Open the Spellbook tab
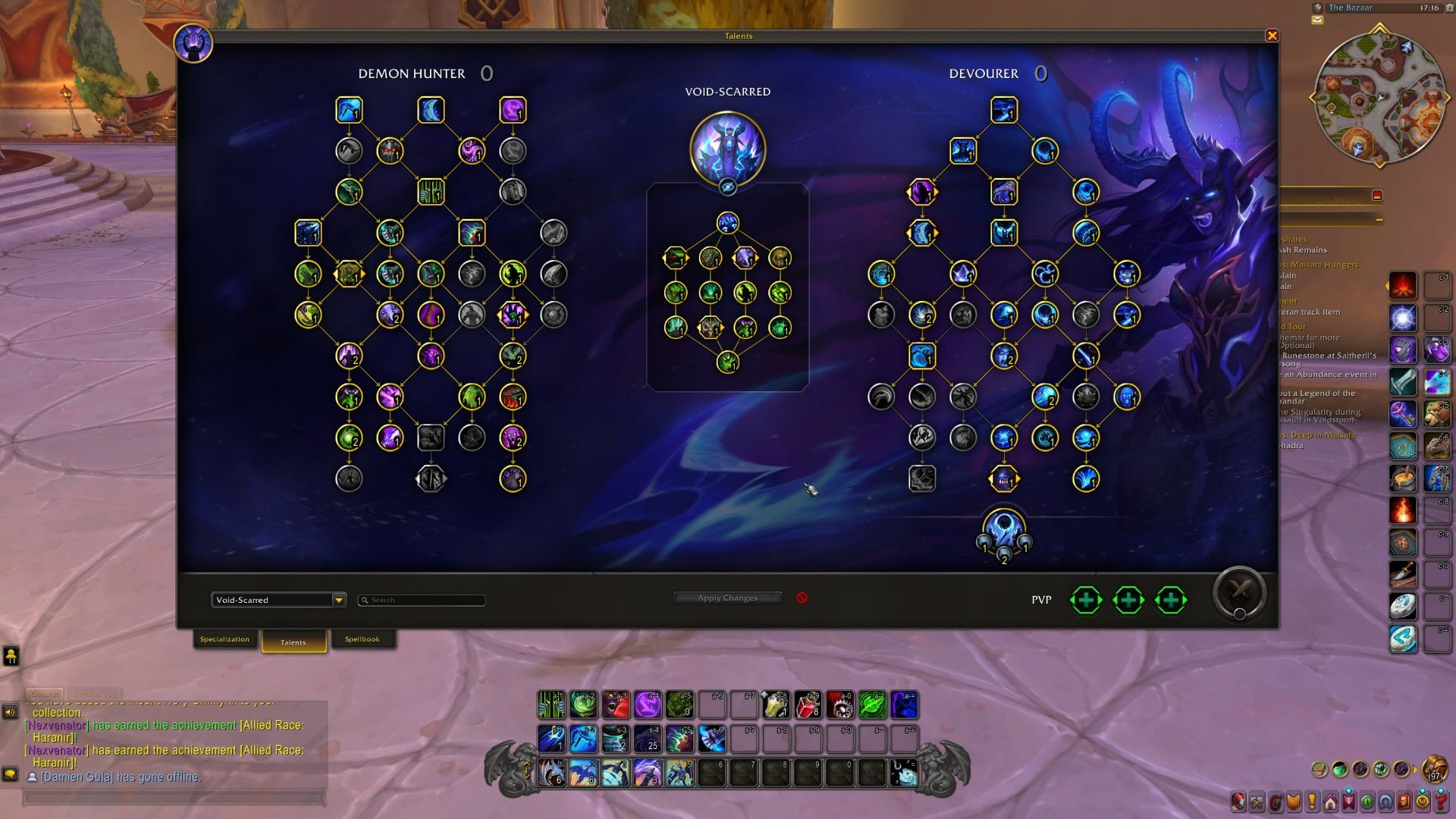 tap(363, 639)
